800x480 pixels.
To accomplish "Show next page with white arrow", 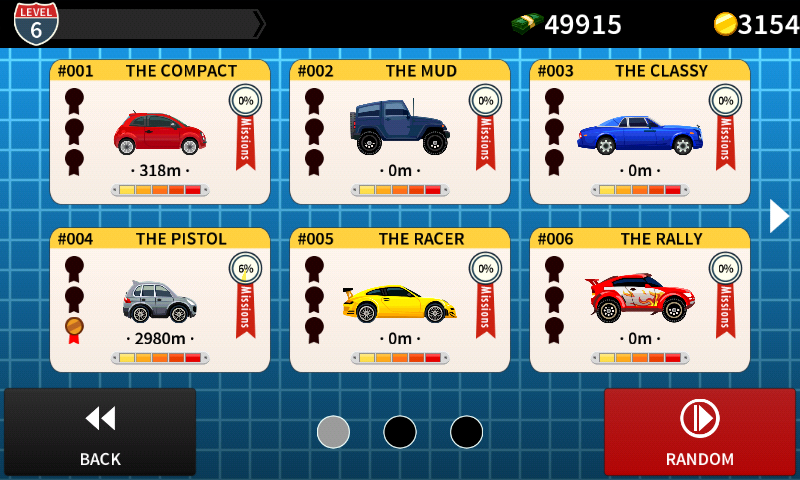I will coord(779,216).
